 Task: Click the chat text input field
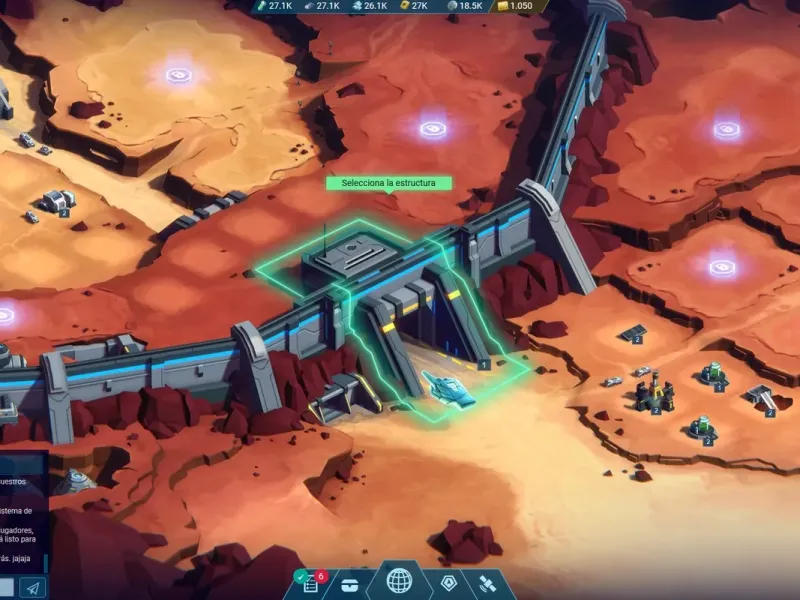point(7,588)
